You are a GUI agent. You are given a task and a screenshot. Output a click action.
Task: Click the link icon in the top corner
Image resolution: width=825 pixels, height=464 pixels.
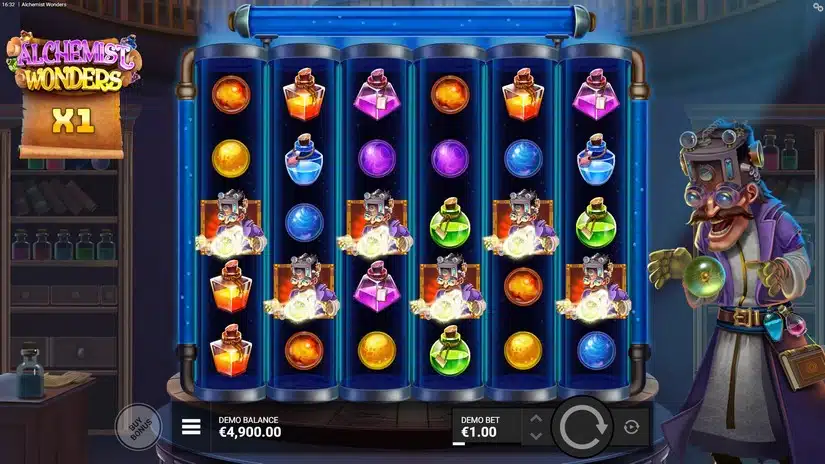(816, 7)
